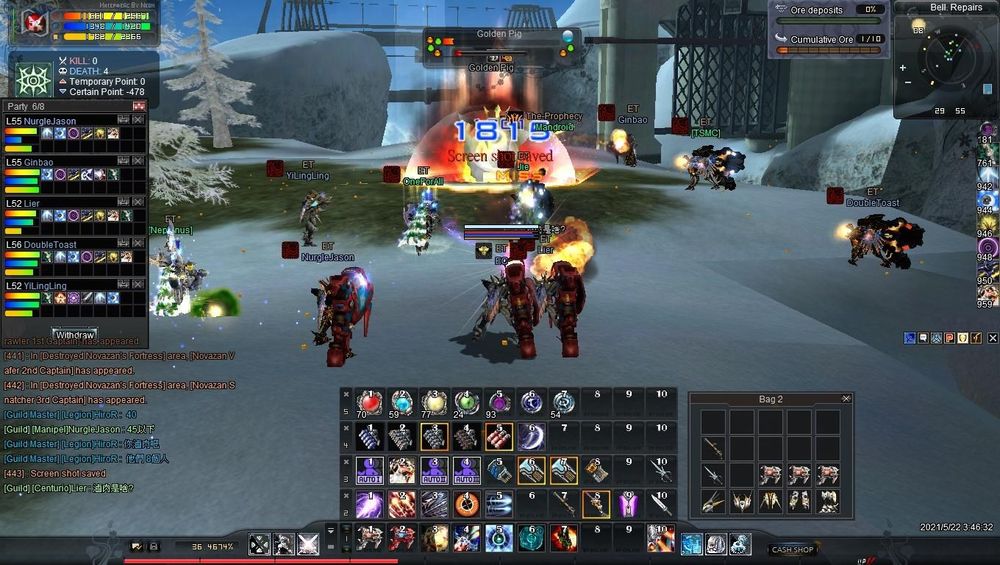
Task: Fire the red missile ammo in row 4
Action: click(499, 436)
